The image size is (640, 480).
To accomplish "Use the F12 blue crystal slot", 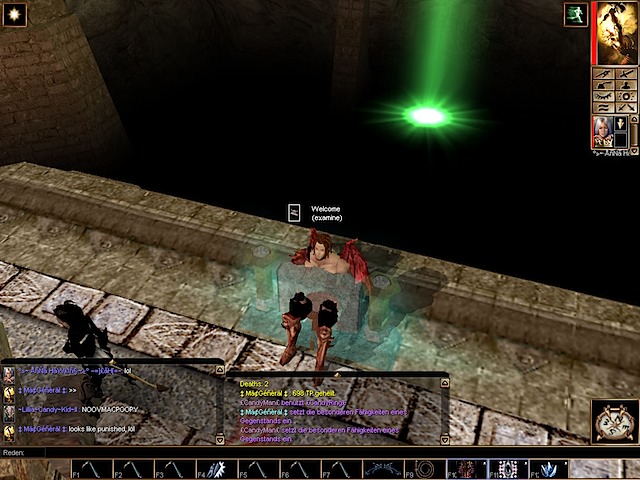I will pyautogui.click(x=549, y=468).
